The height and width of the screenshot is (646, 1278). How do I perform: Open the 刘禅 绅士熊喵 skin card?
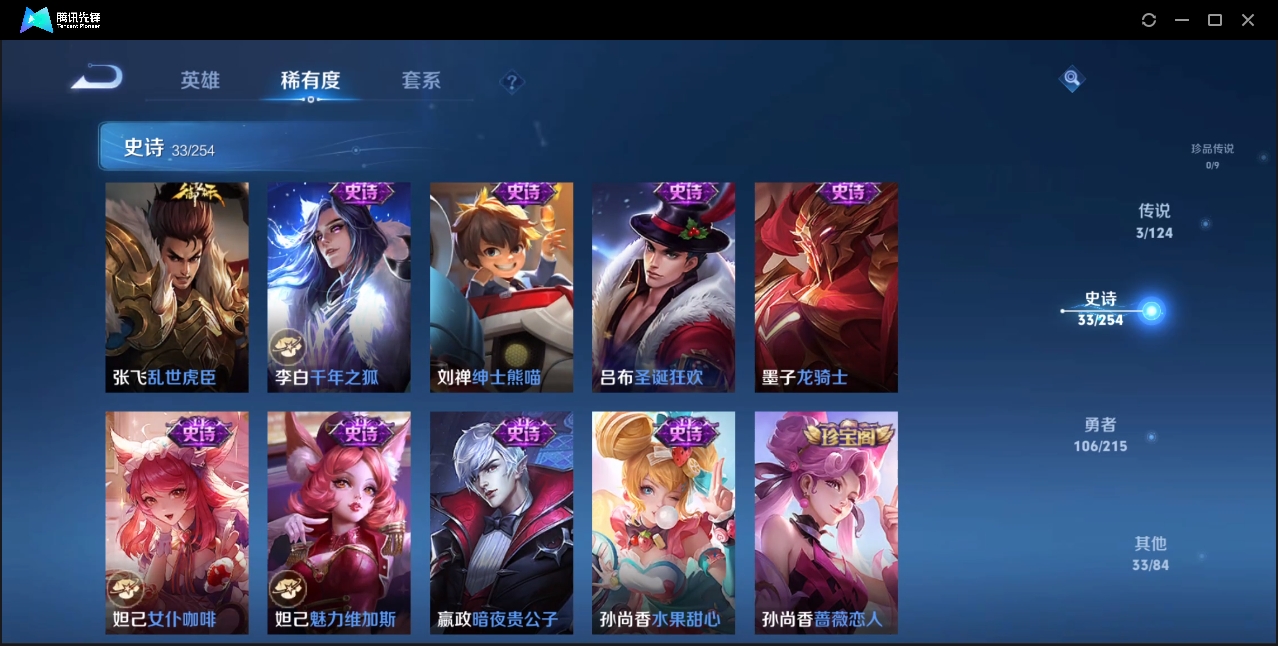501,287
